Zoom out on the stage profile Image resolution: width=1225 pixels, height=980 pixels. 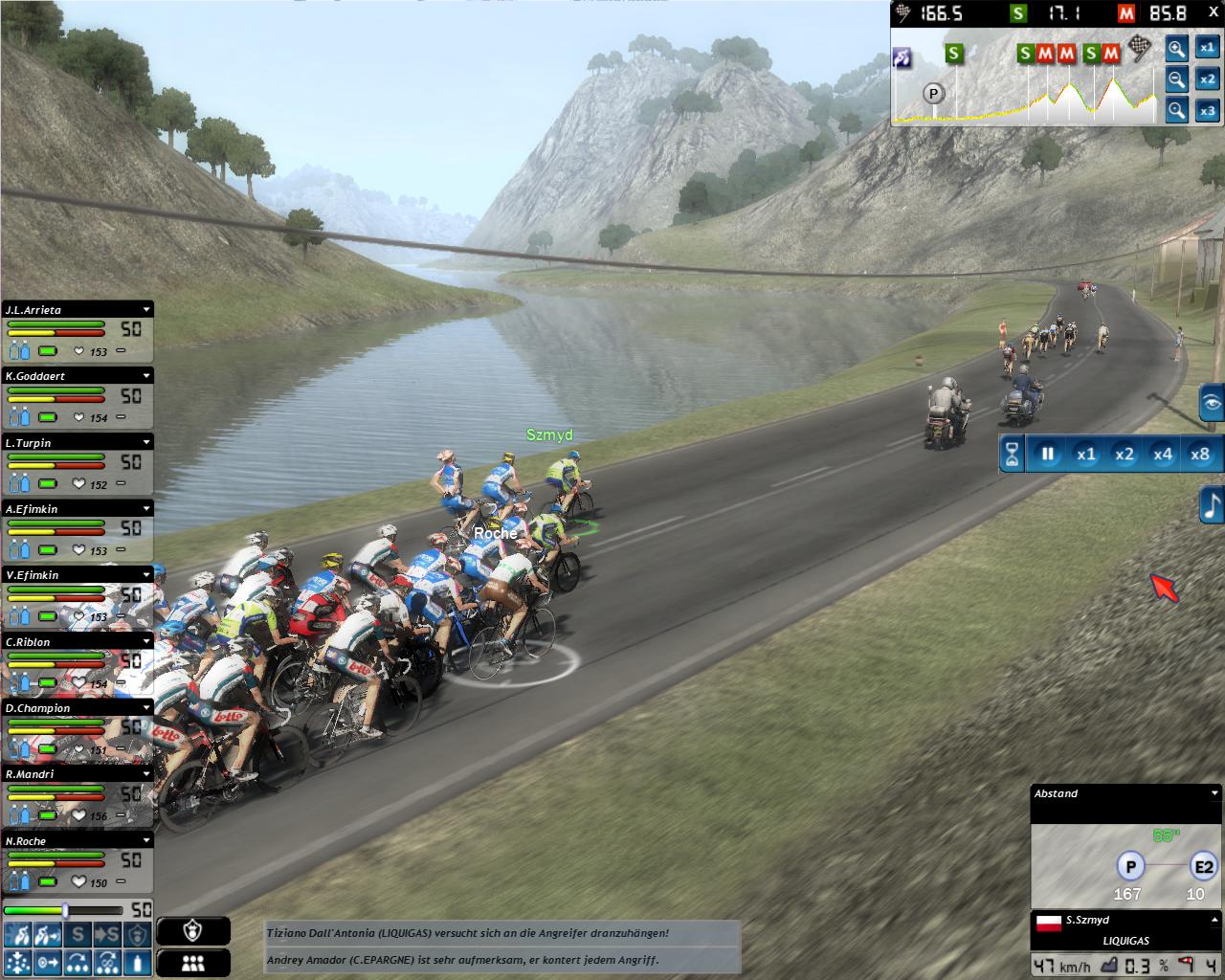pos(1176,79)
